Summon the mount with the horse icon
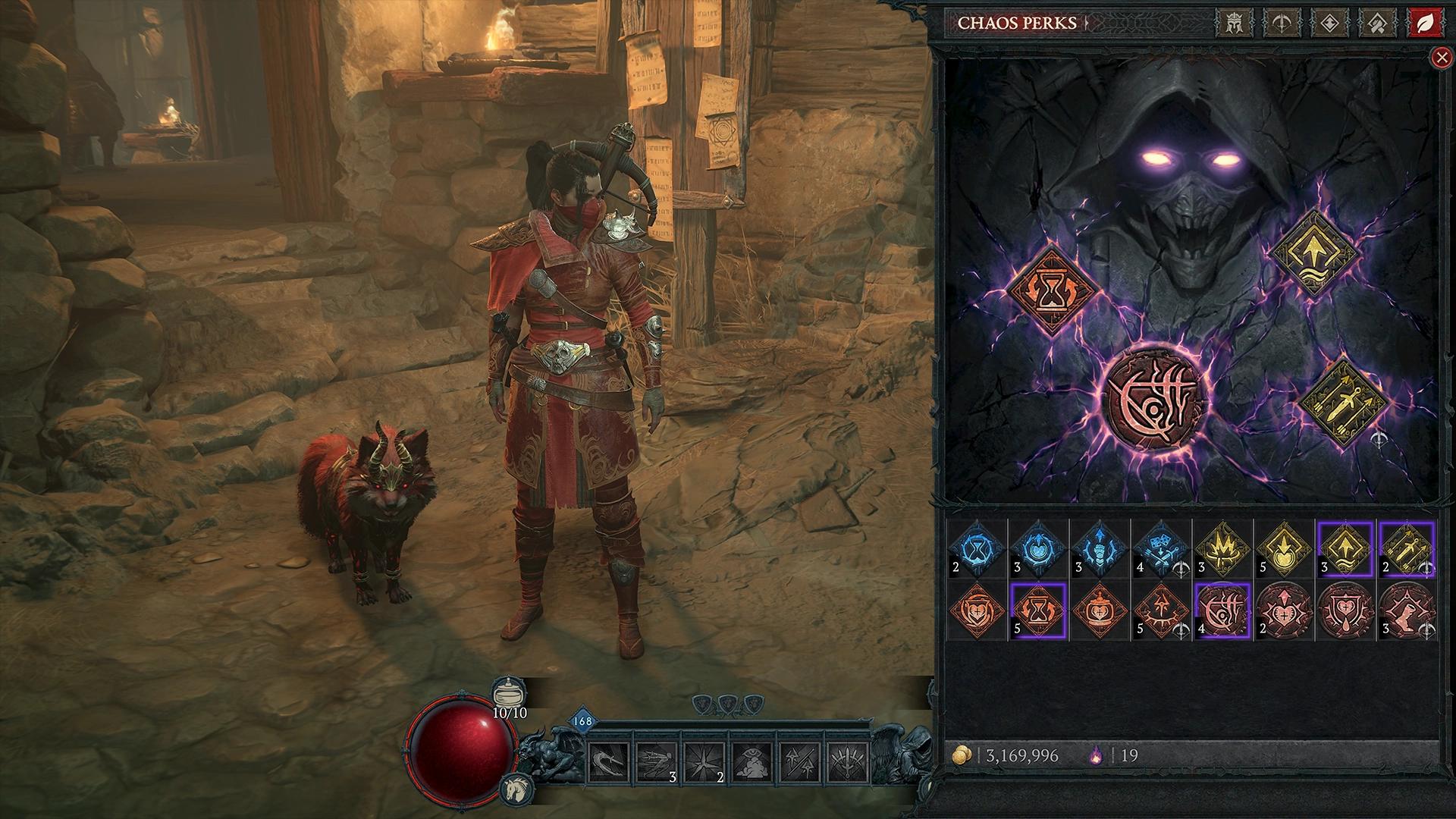Image resolution: width=1456 pixels, height=819 pixels. [x=513, y=790]
